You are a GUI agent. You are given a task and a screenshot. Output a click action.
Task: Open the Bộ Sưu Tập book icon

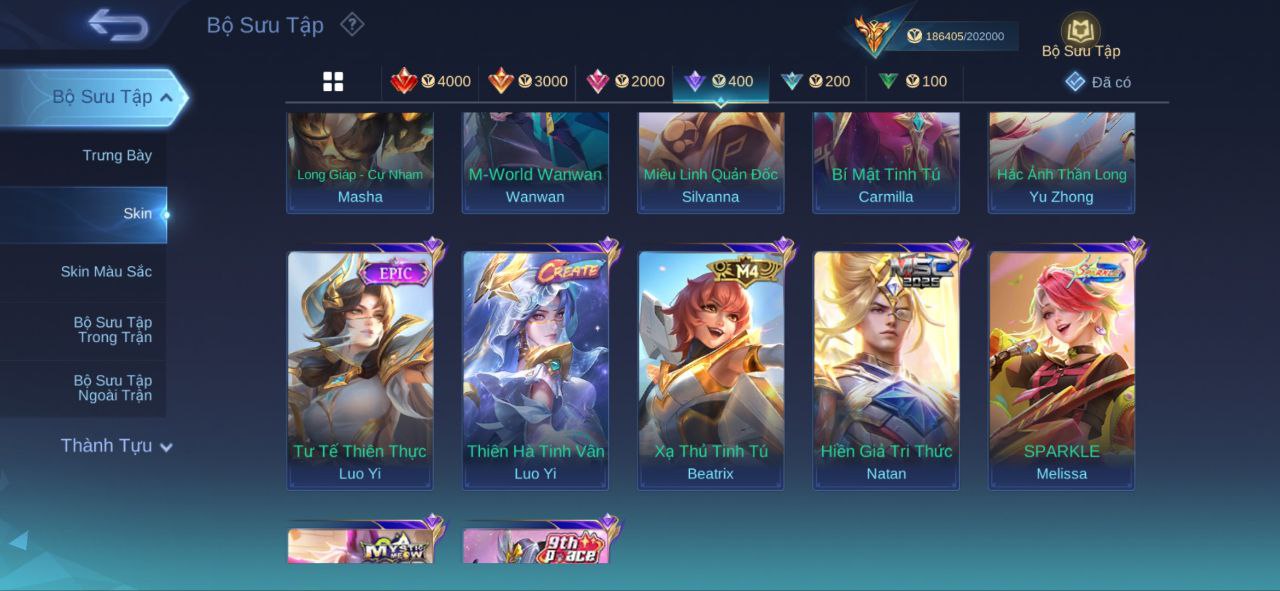click(1080, 31)
